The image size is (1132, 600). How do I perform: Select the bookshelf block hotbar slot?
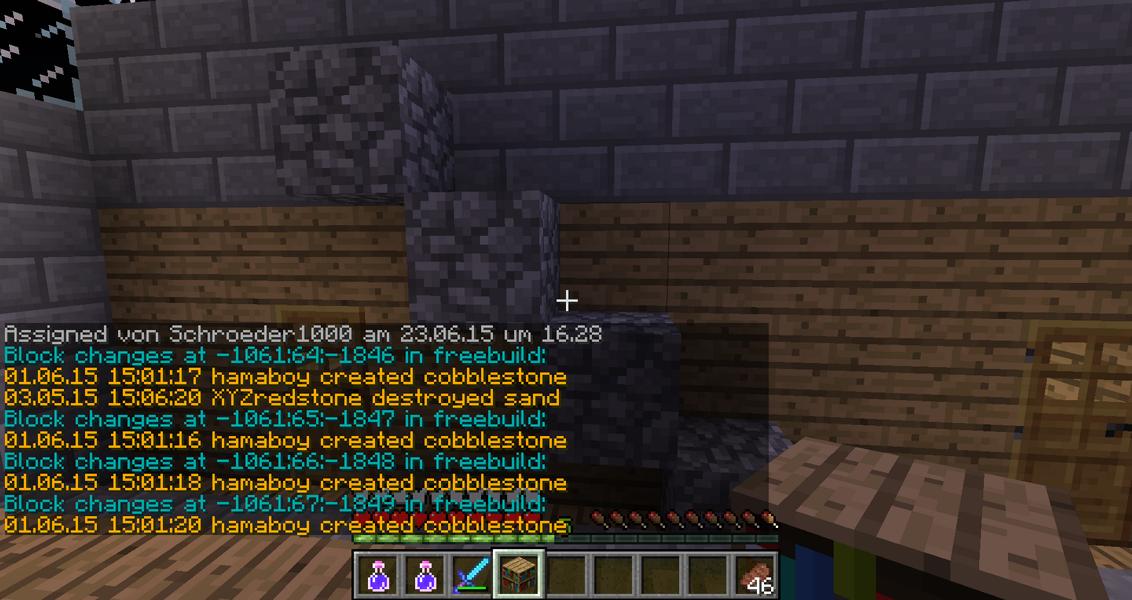(x=519, y=575)
